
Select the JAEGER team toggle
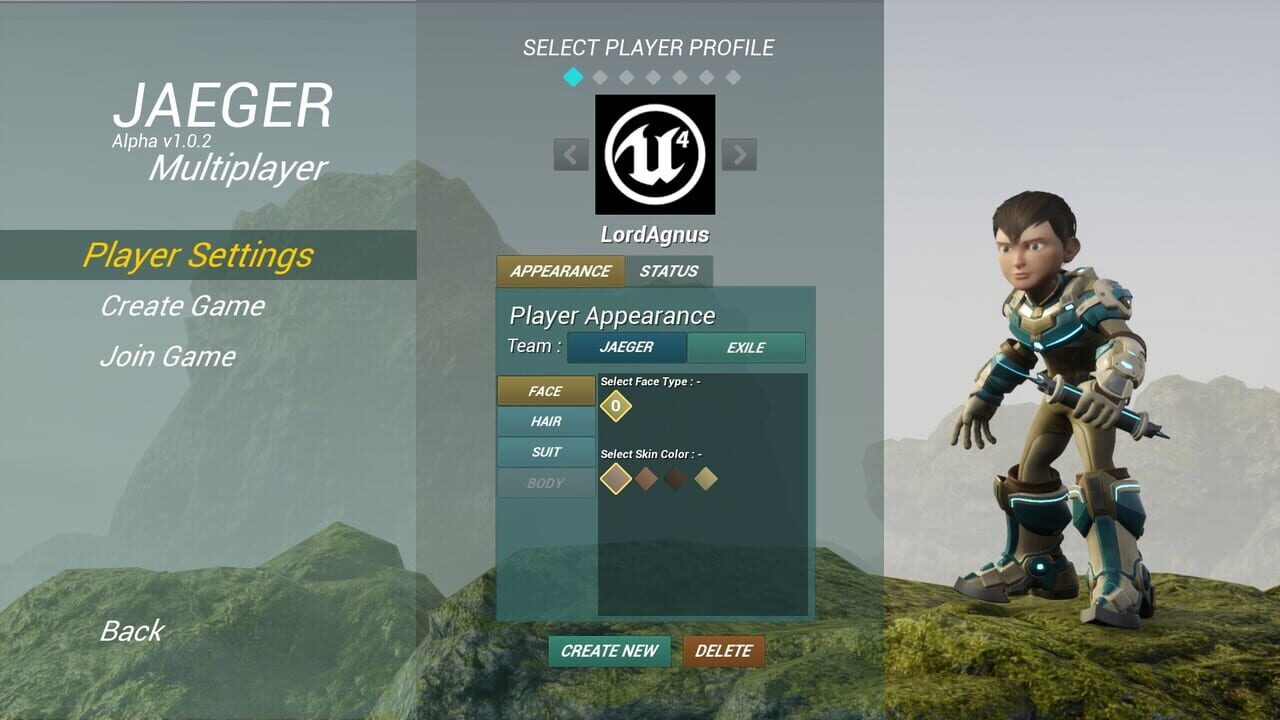[x=625, y=347]
